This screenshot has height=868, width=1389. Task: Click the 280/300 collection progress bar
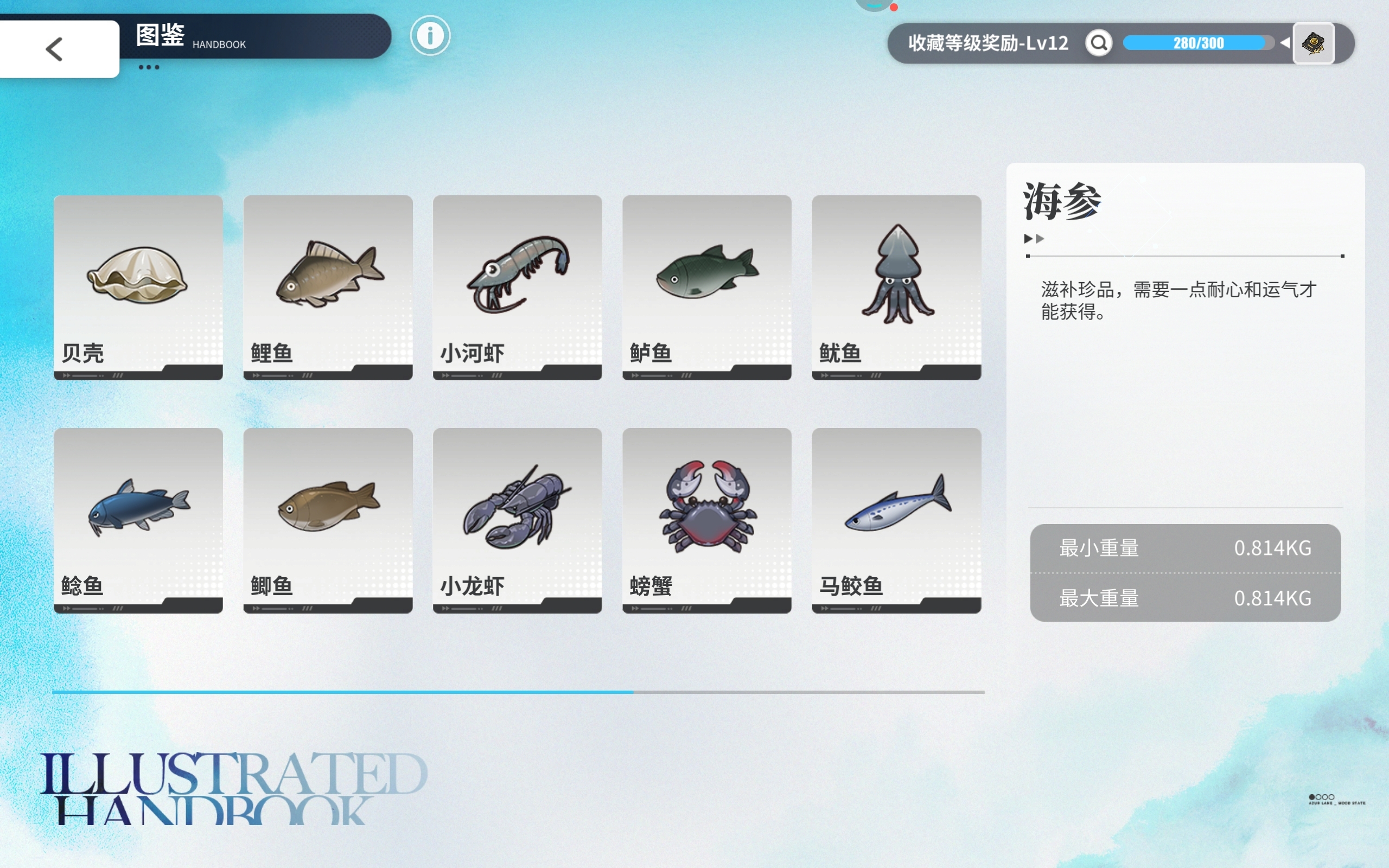click(x=1200, y=42)
